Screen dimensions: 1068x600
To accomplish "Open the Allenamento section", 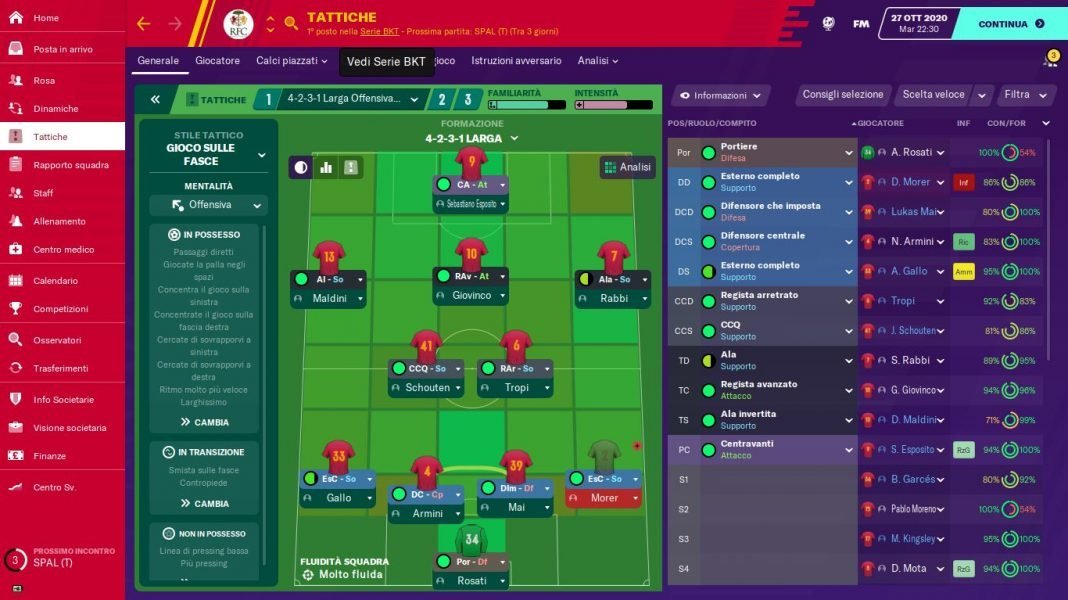I will click(59, 221).
